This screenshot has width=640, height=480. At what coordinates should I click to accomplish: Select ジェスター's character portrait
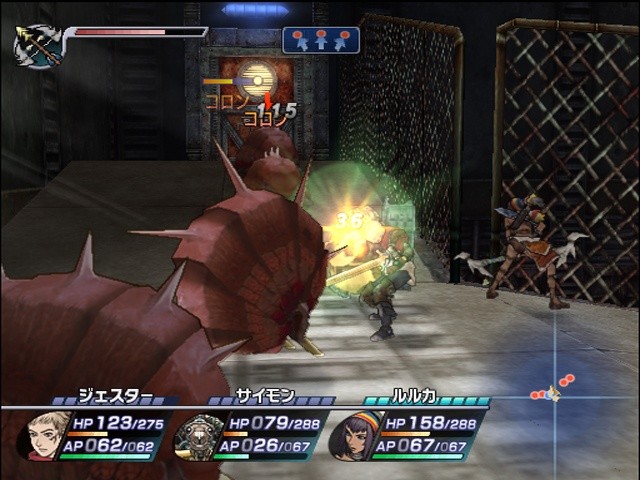pos(44,436)
